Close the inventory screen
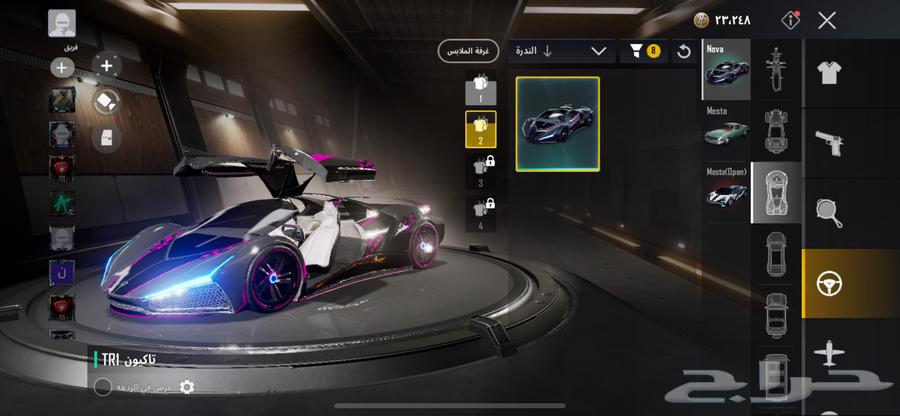This screenshot has height=416, width=900. click(x=827, y=20)
